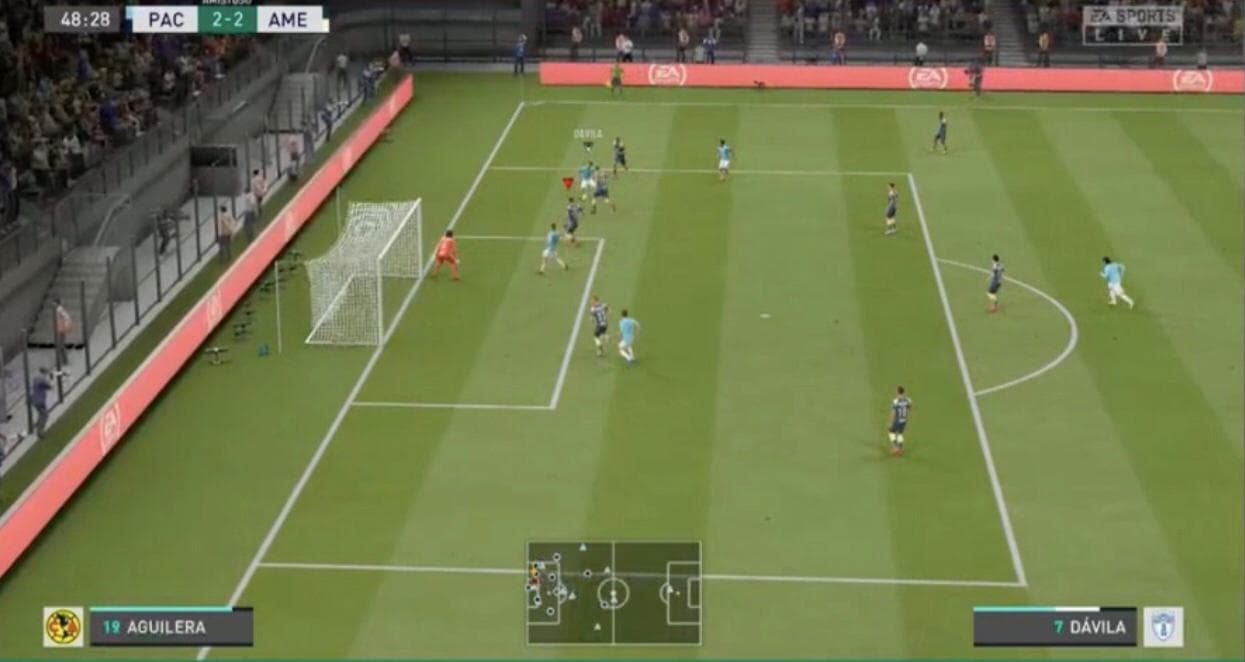Click the 19 Aguilera player panel
Screen dimensions: 1245x662
click(x=171, y=627)
